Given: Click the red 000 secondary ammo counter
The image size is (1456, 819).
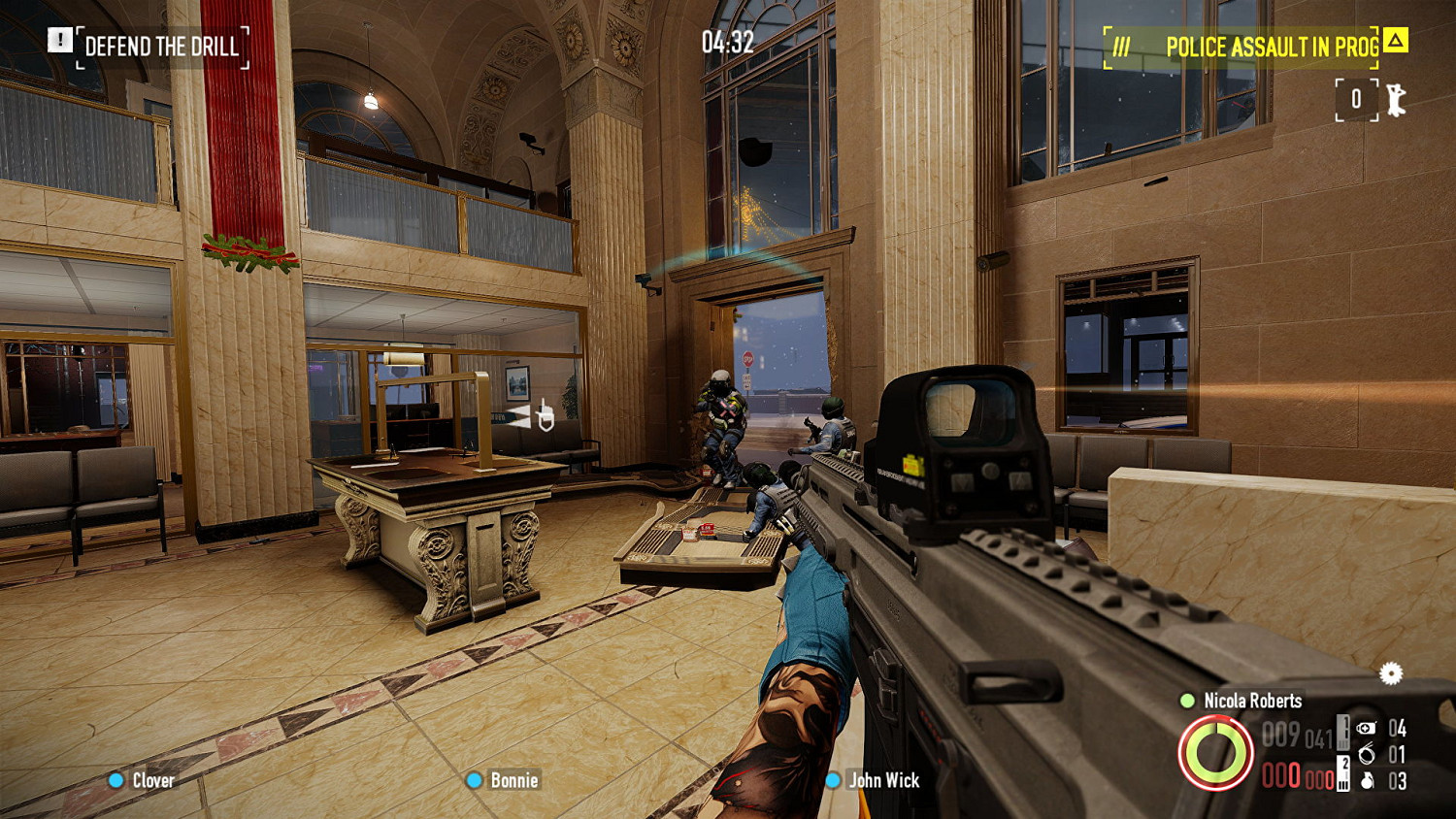Looking at the screenshot, I should (1278, 776).
